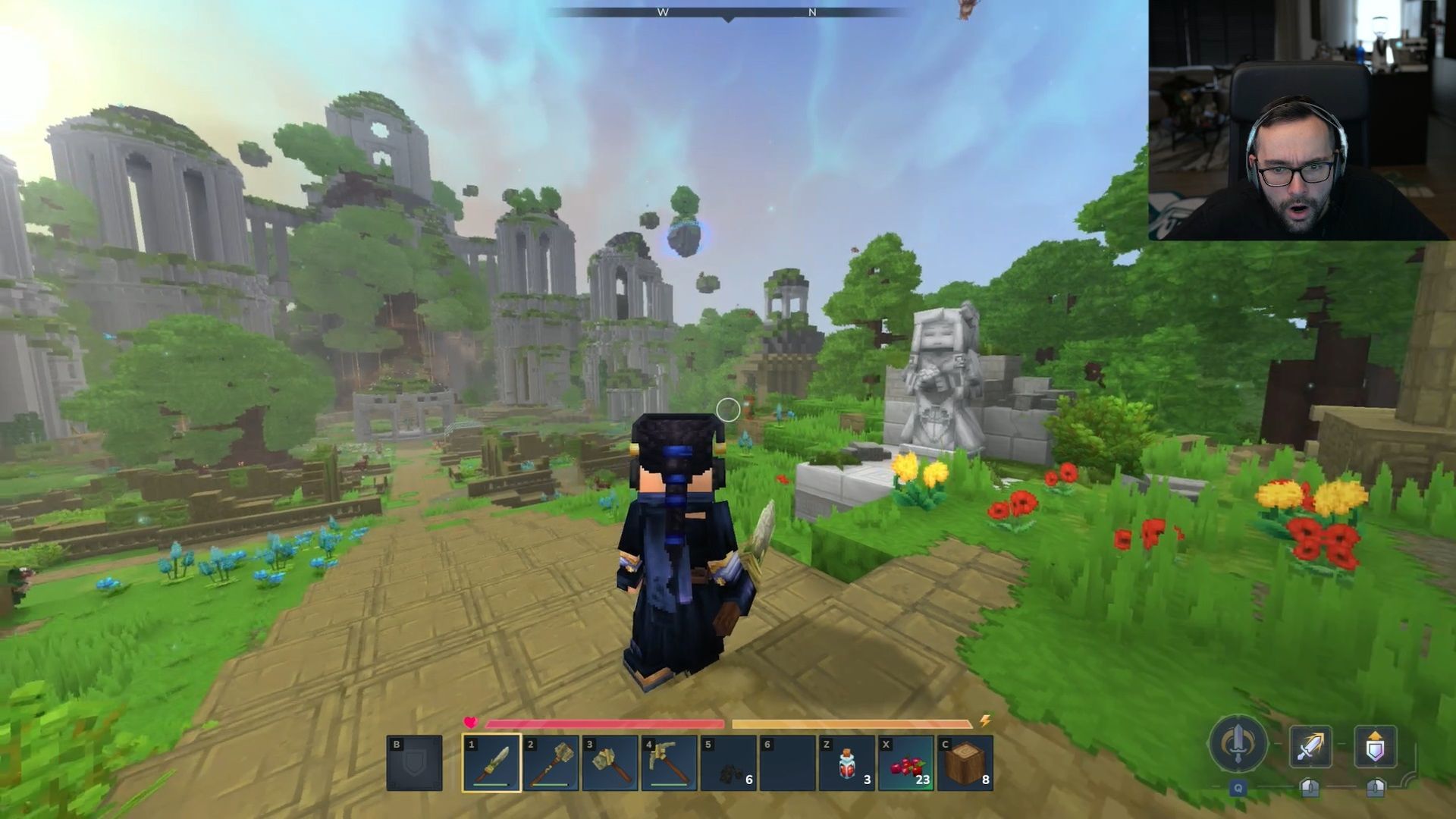This screenshot has width=1456, height=819.
Task: Equip the pickaxe in hotbar slot 4
Action: pyautogui.click(x=669, y=763)
